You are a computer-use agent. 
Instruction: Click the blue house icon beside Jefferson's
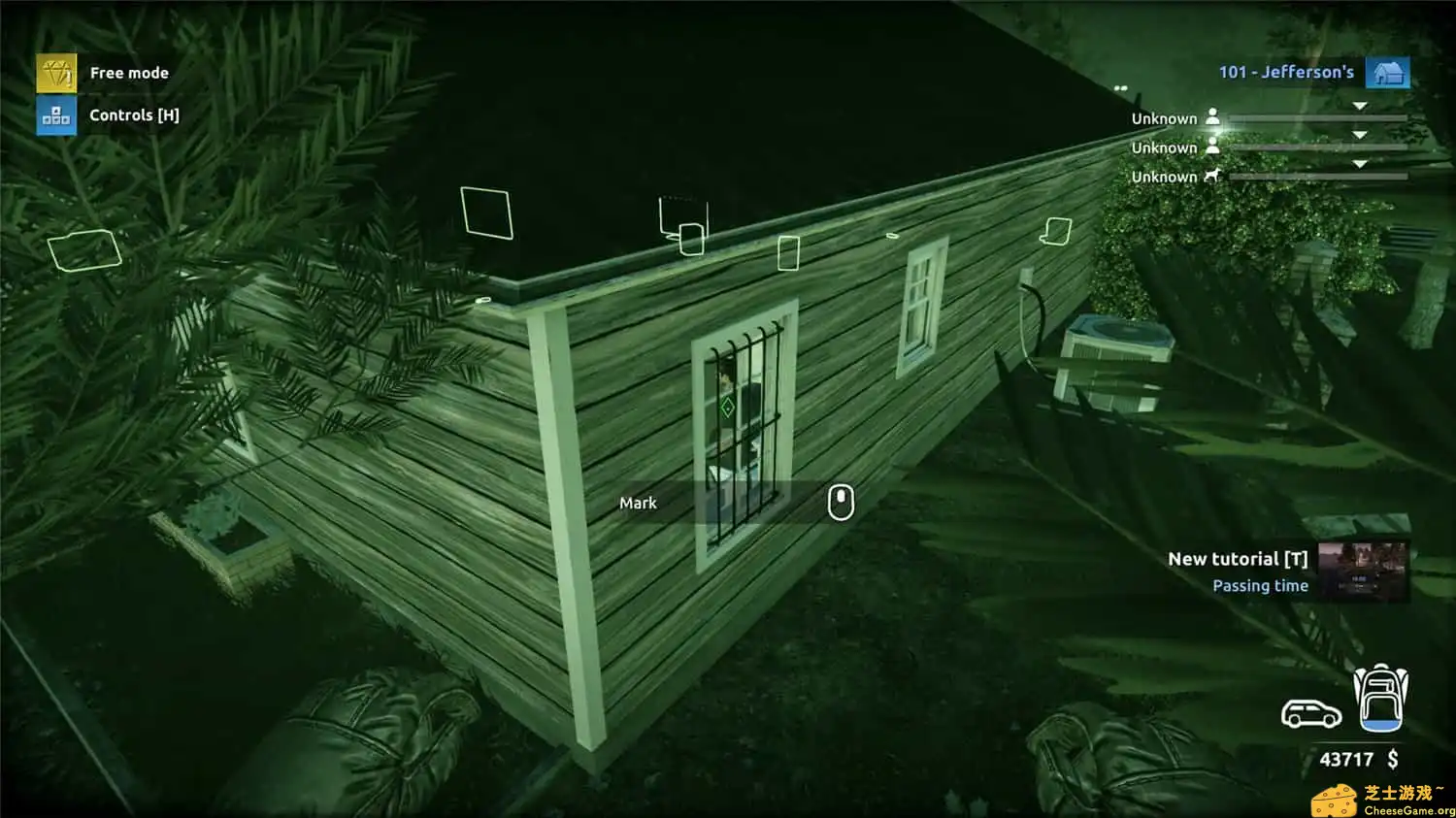point(1389,72)
